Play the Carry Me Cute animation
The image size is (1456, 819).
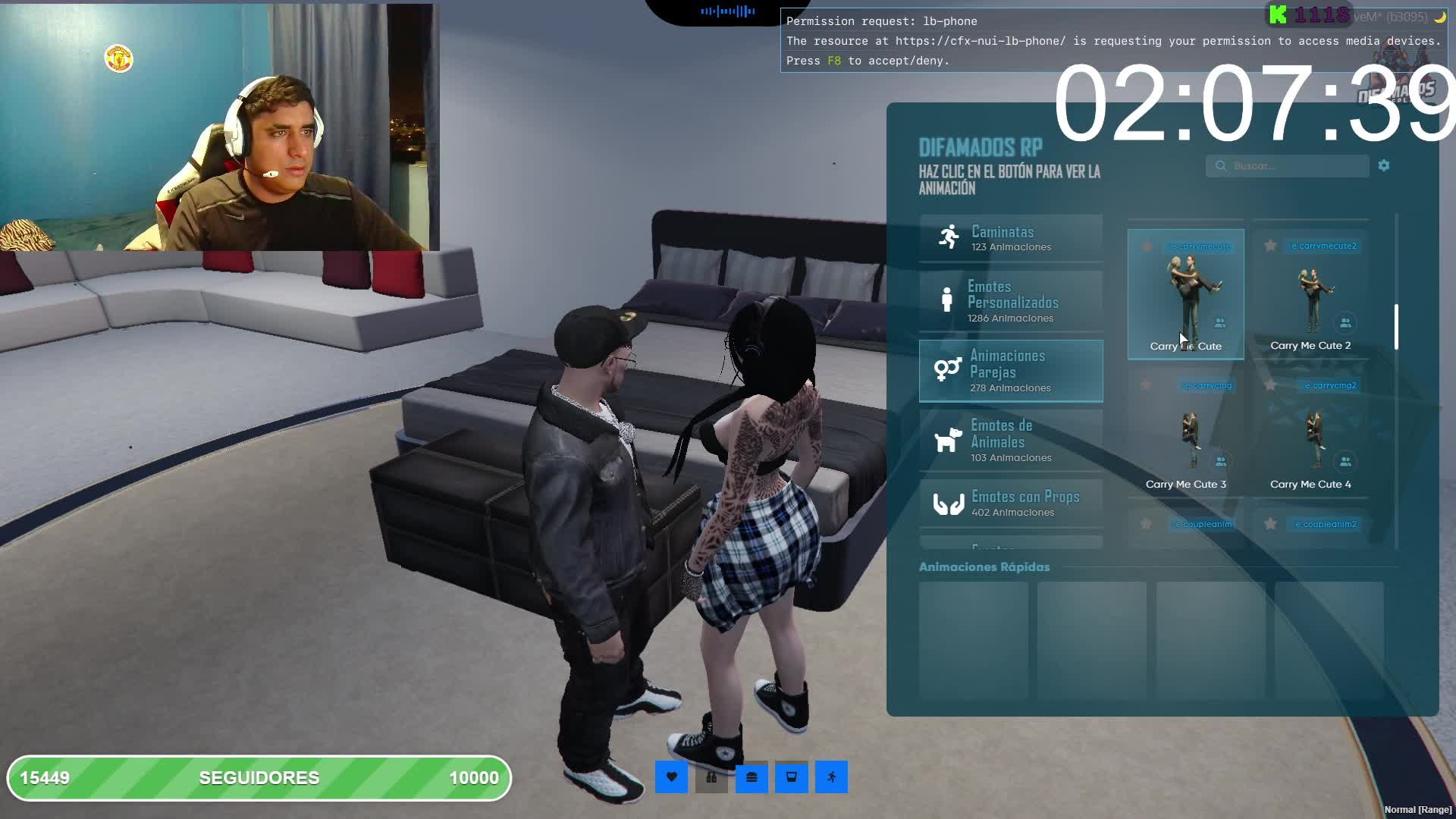coord(1185,294)
